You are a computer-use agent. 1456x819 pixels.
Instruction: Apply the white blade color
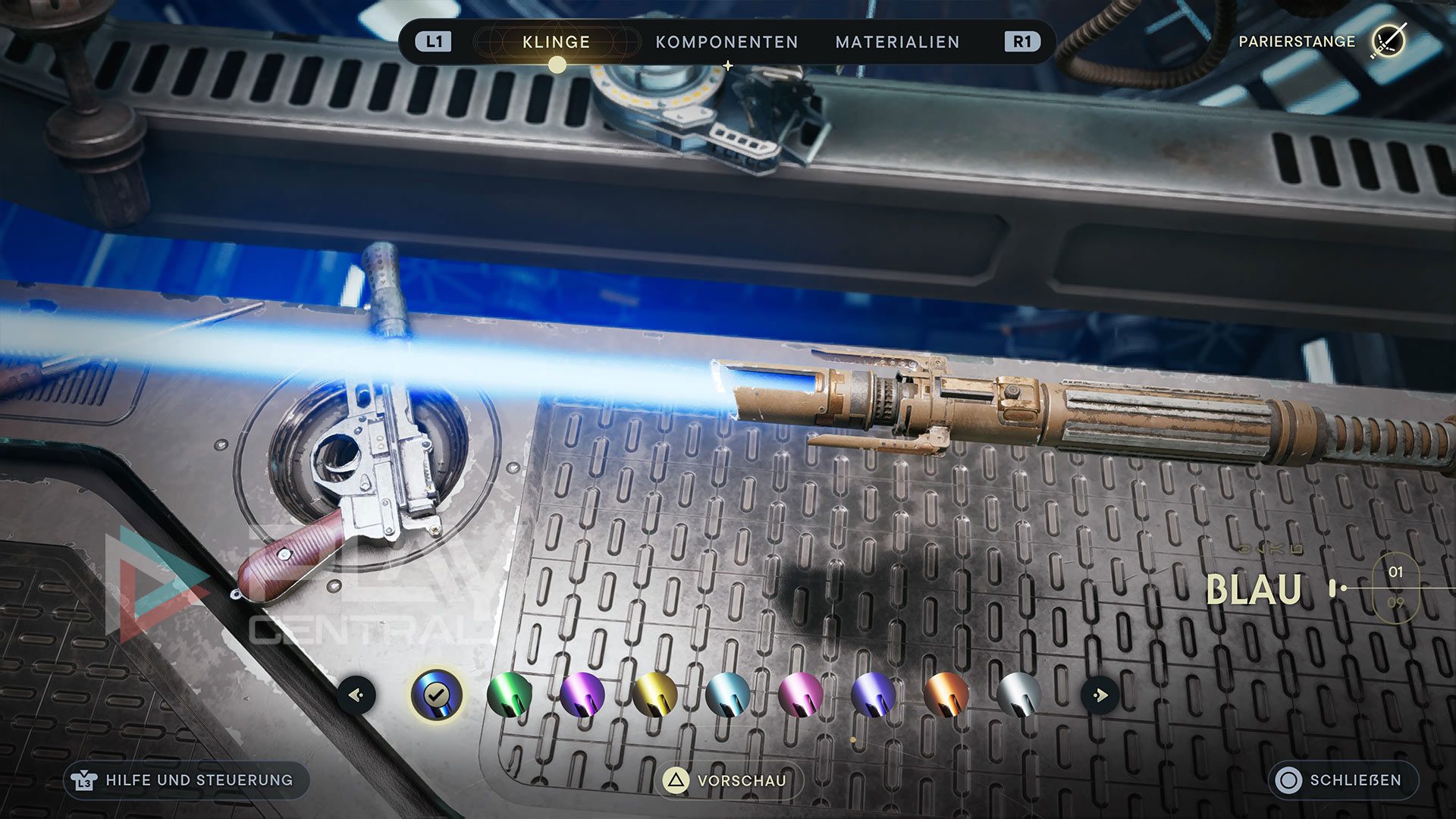[x=1018, y=694]
